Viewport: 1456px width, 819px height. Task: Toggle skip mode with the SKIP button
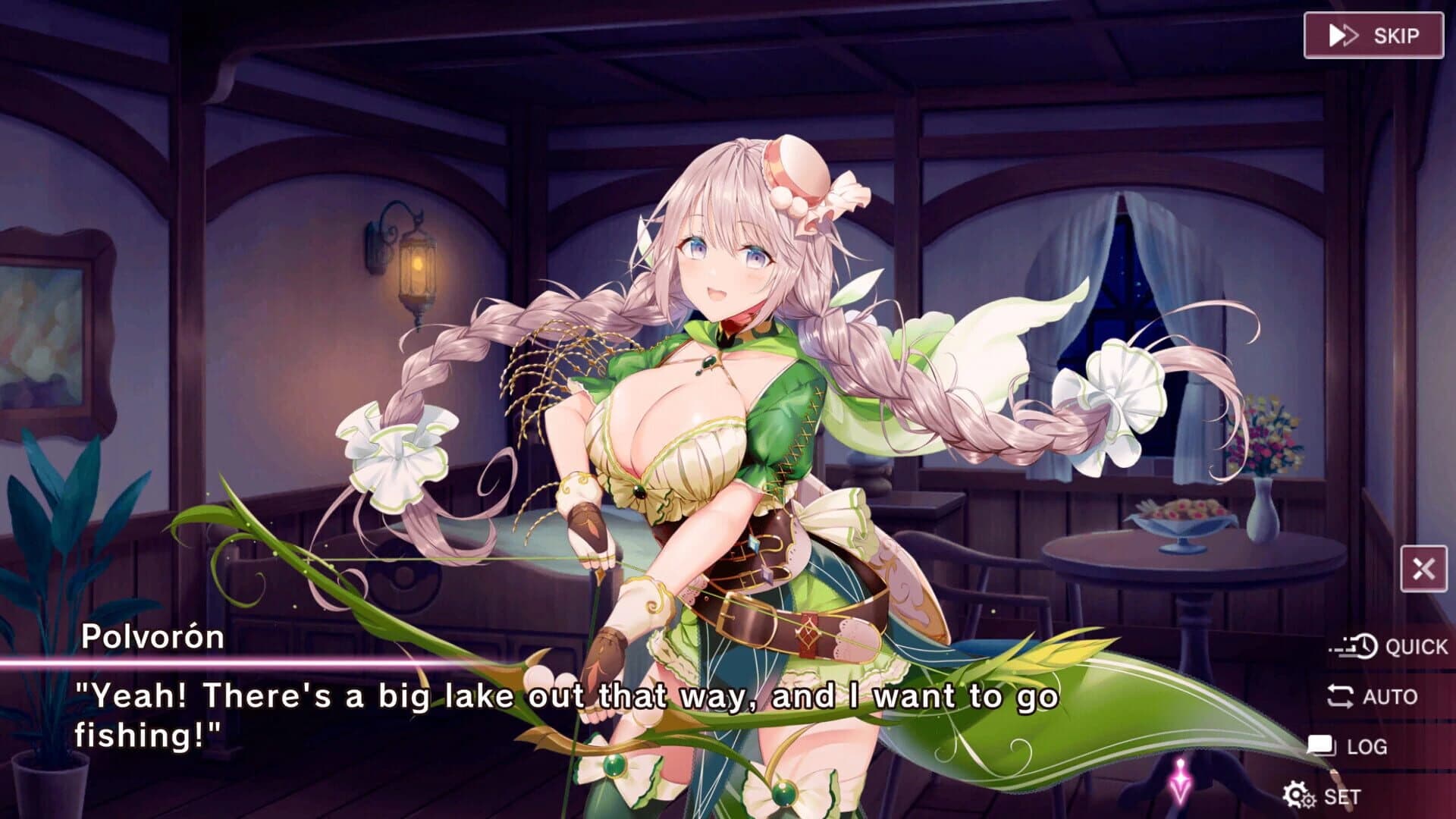1374,33
